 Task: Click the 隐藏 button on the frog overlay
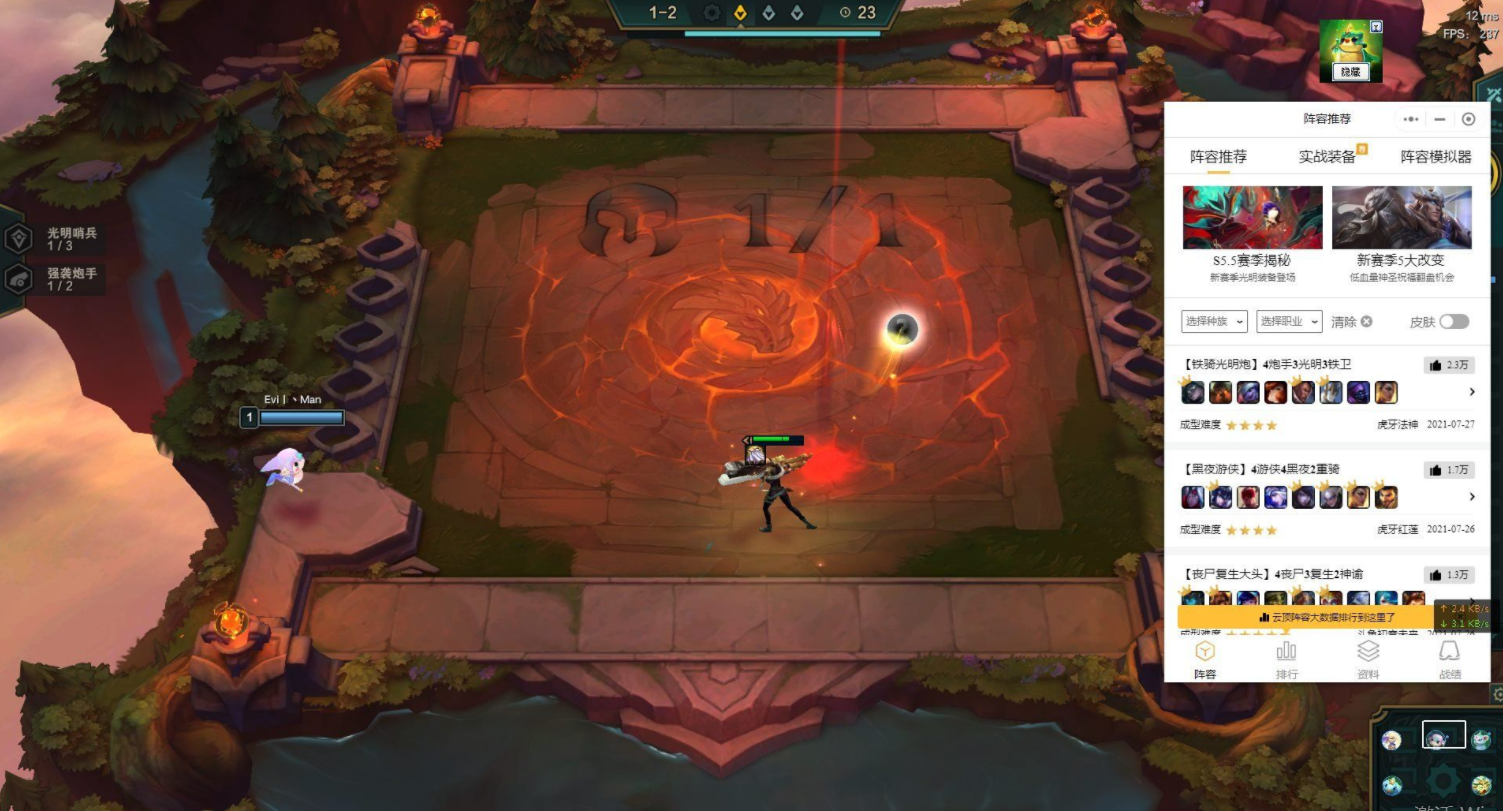(x=1351, y=72)
